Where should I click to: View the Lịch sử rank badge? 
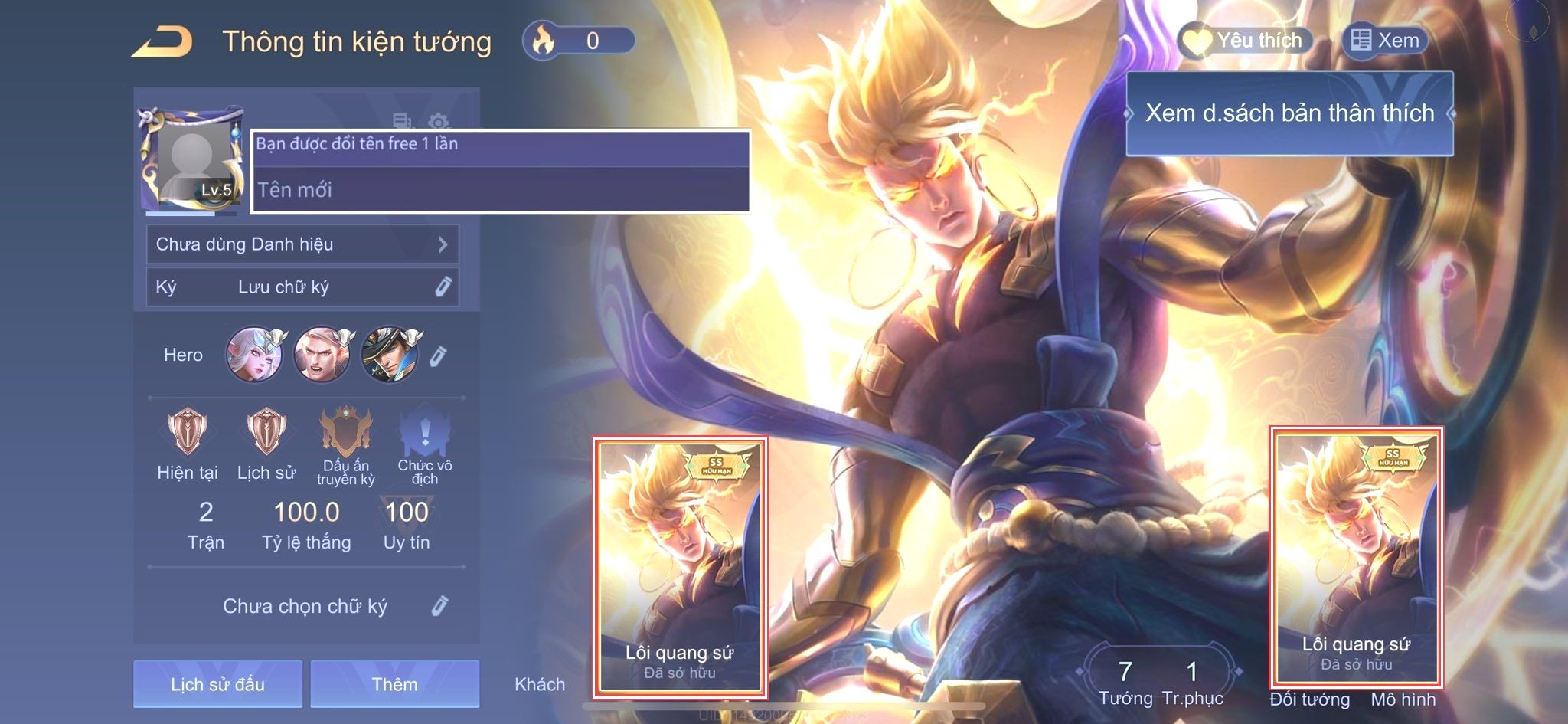click(x=266, y=433)
